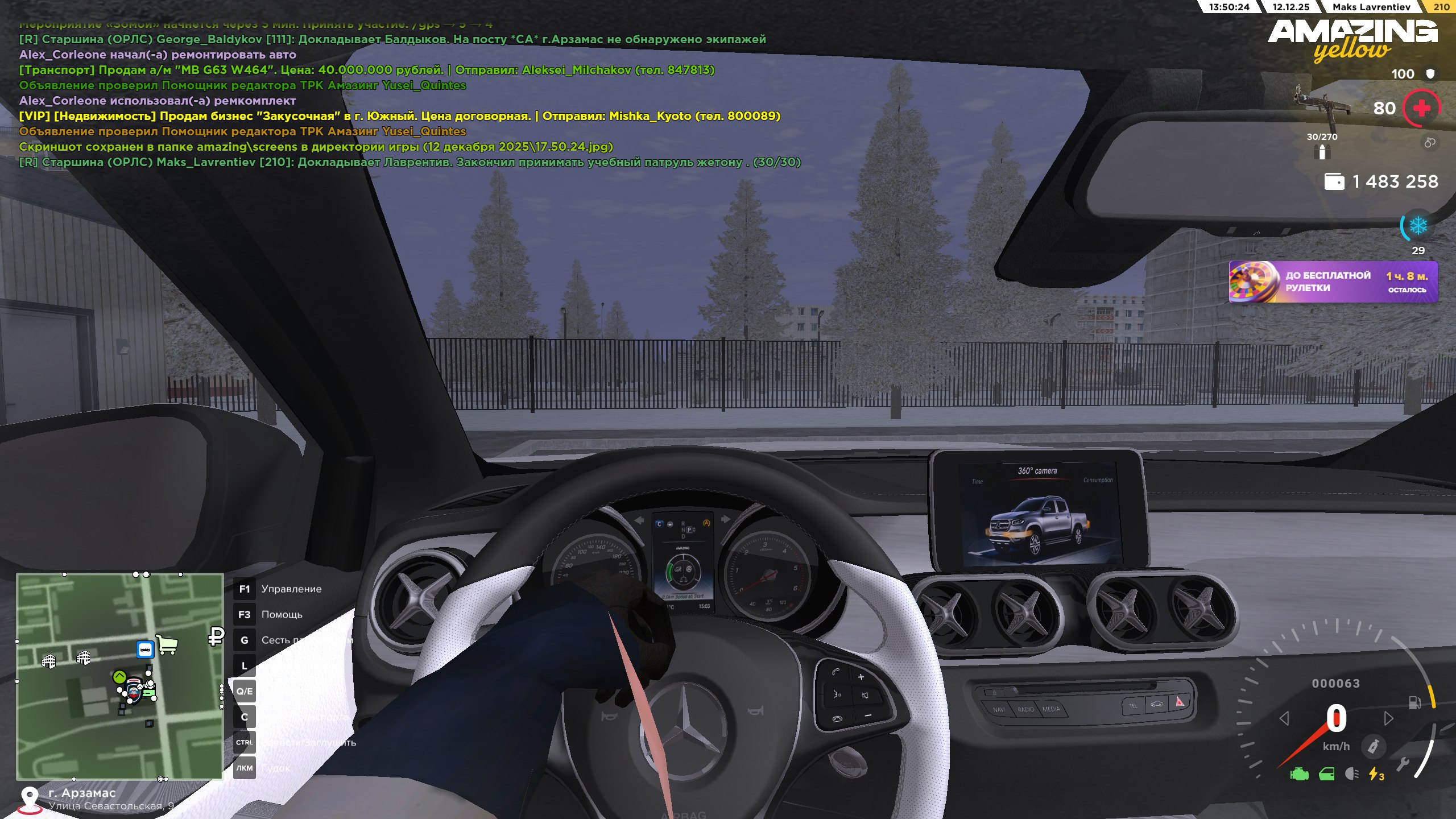Click the yellow lightning bolt icon
Screen dimensions: 1456x819
1375,774
